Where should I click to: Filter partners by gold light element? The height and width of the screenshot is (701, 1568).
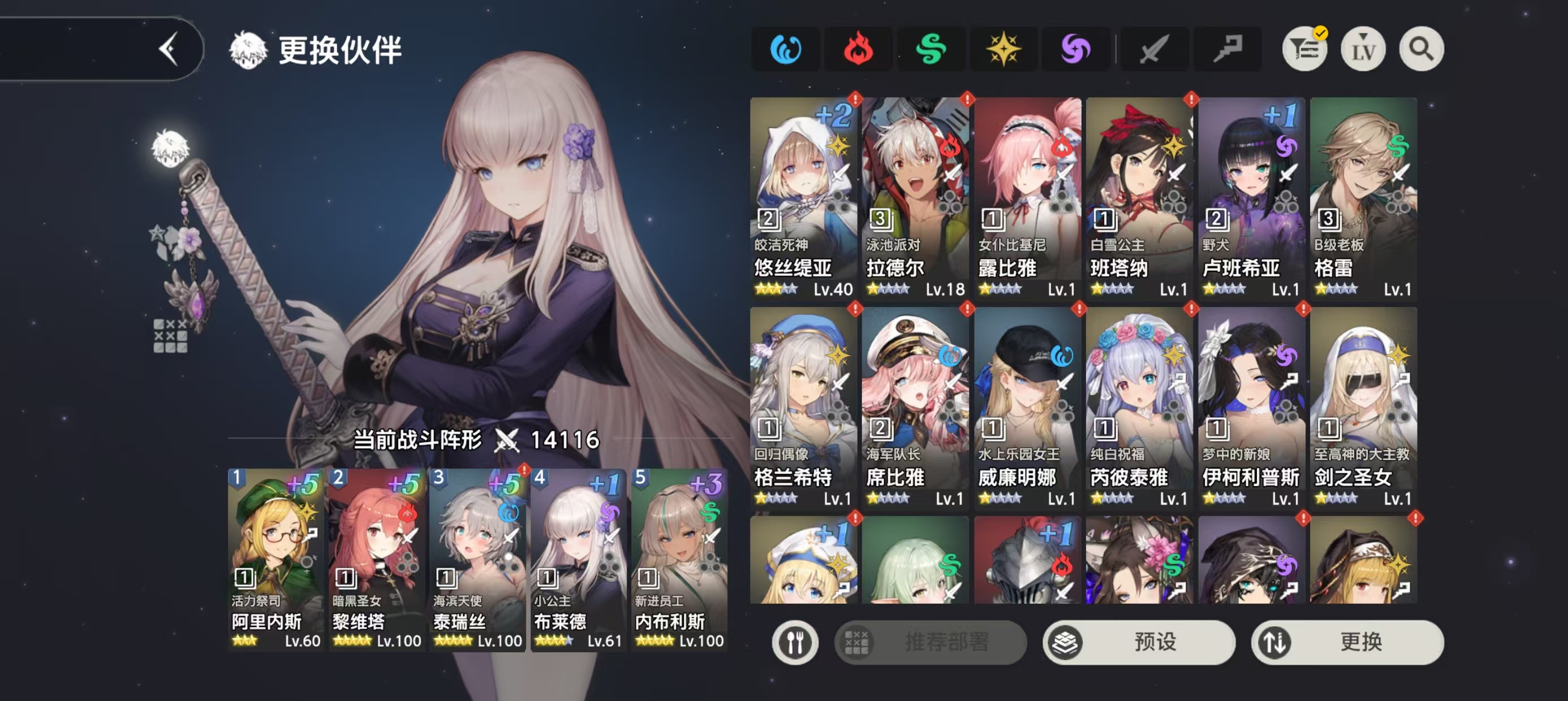coord(1003,49)
